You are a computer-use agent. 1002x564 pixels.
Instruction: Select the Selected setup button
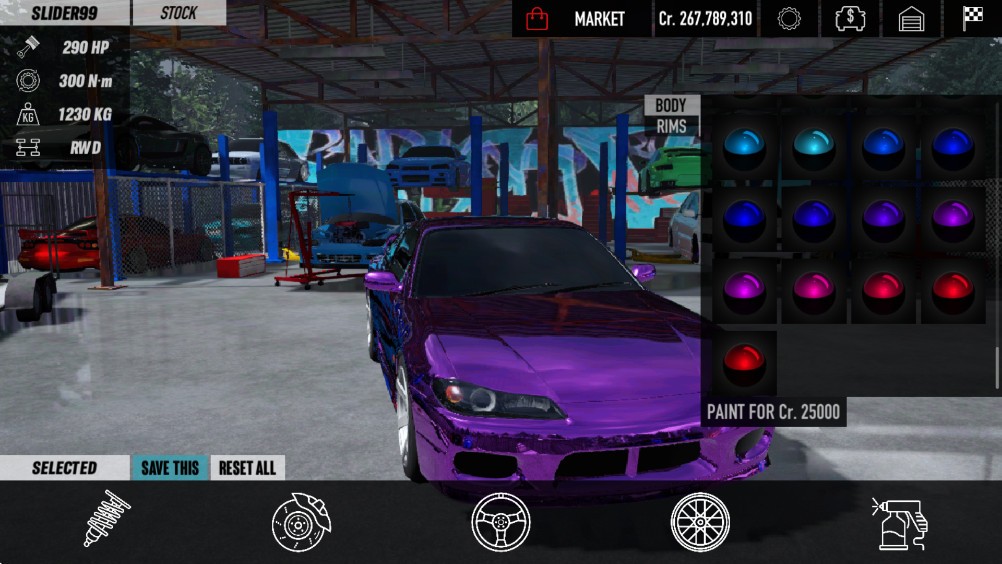tap(64, 468)
